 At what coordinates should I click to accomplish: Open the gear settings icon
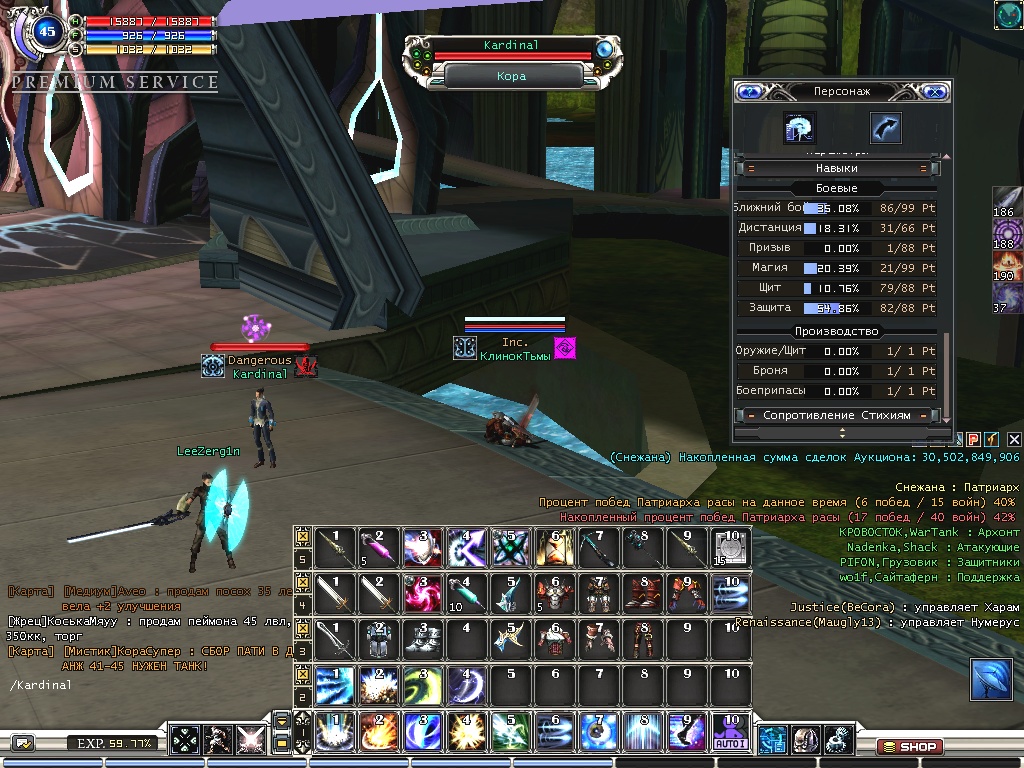[838, 739]
